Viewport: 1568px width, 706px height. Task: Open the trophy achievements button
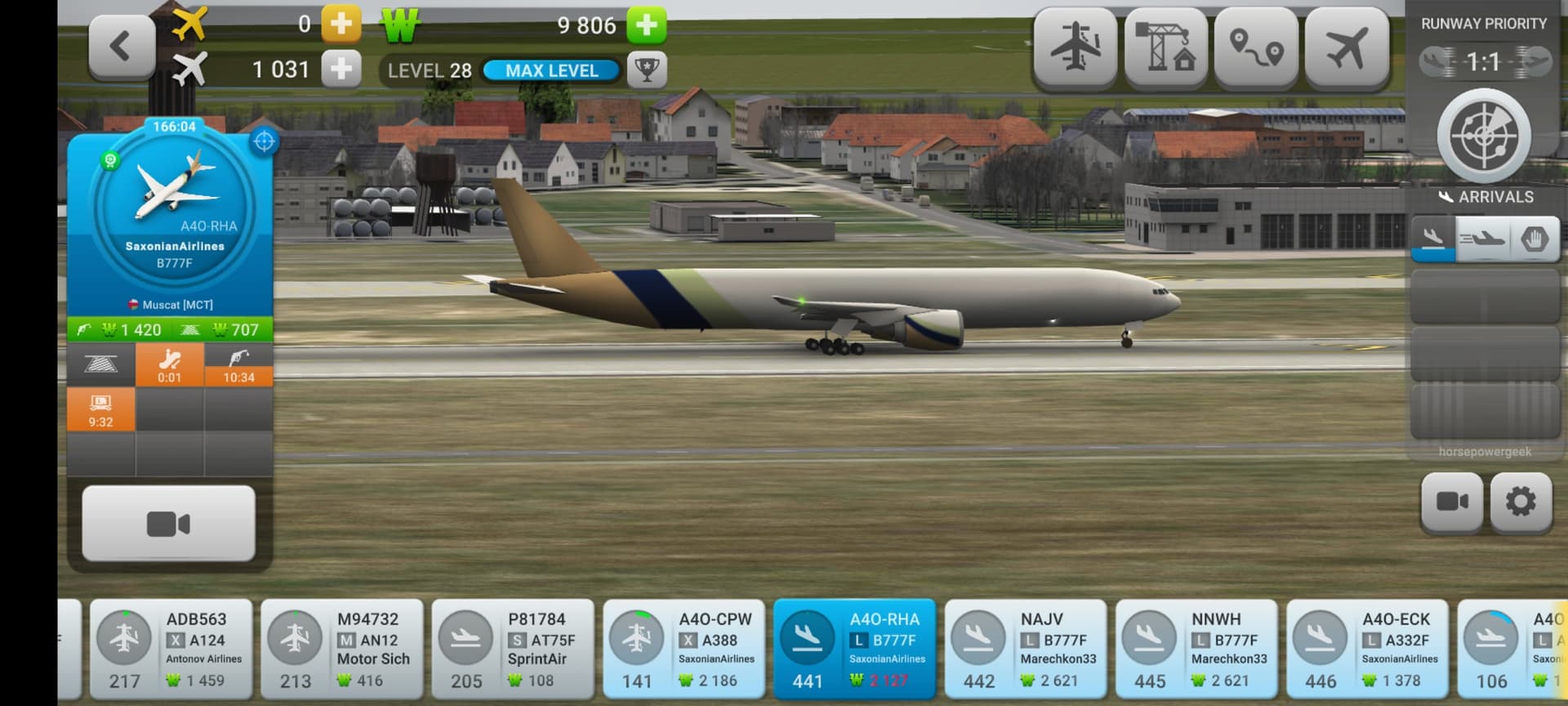pos(647,70)
